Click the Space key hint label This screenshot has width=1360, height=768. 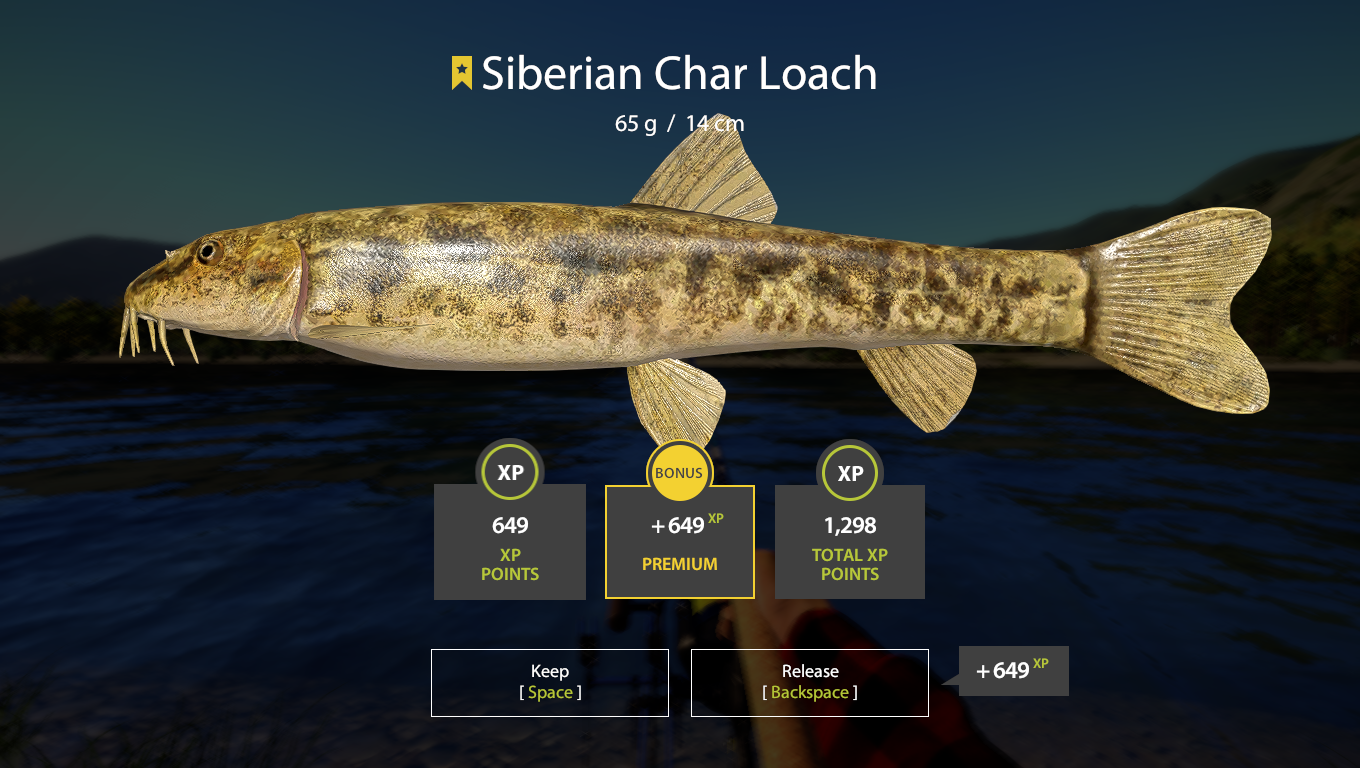point(549,692)
